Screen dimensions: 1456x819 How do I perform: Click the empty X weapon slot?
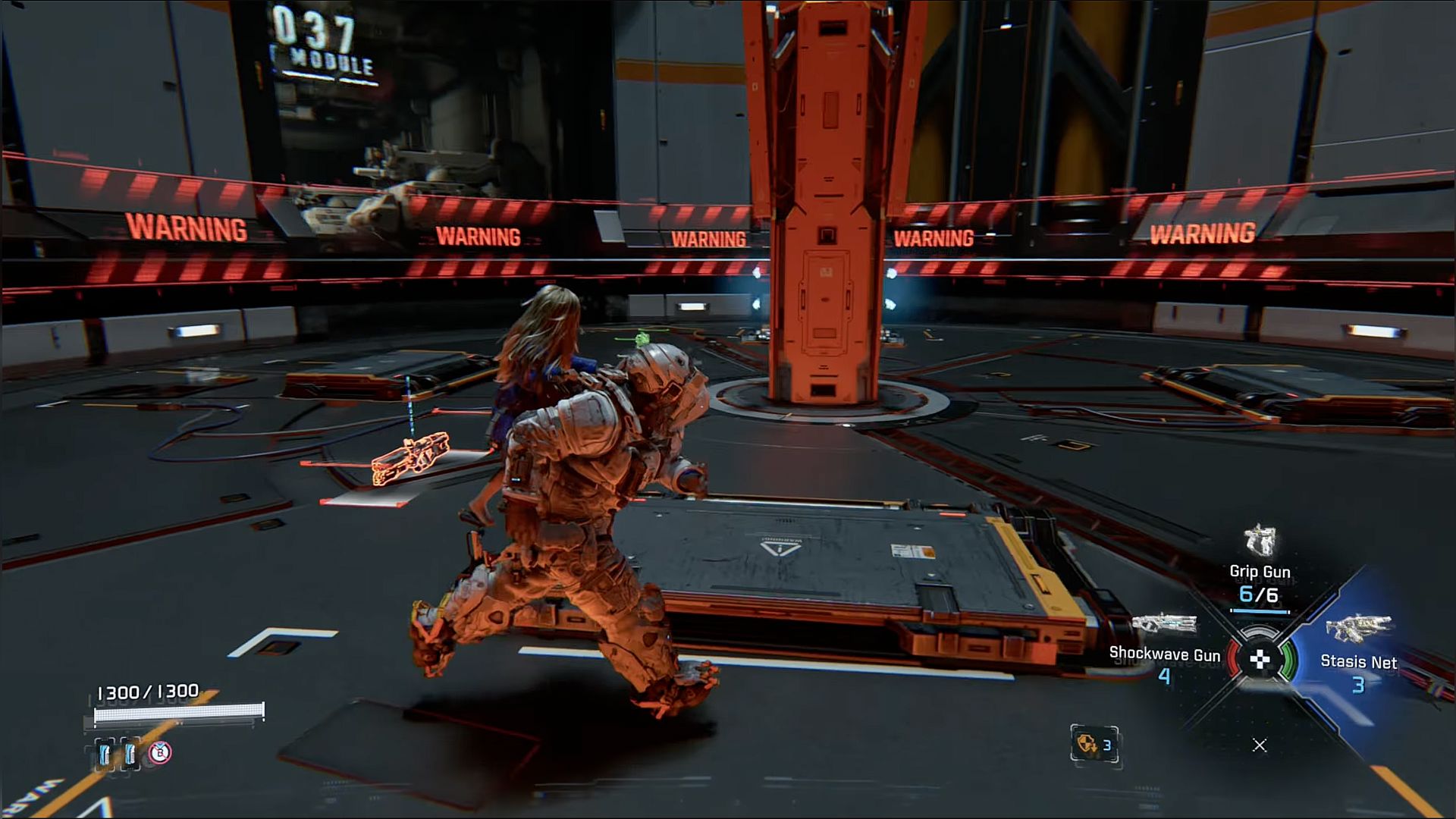[1260, 745]
